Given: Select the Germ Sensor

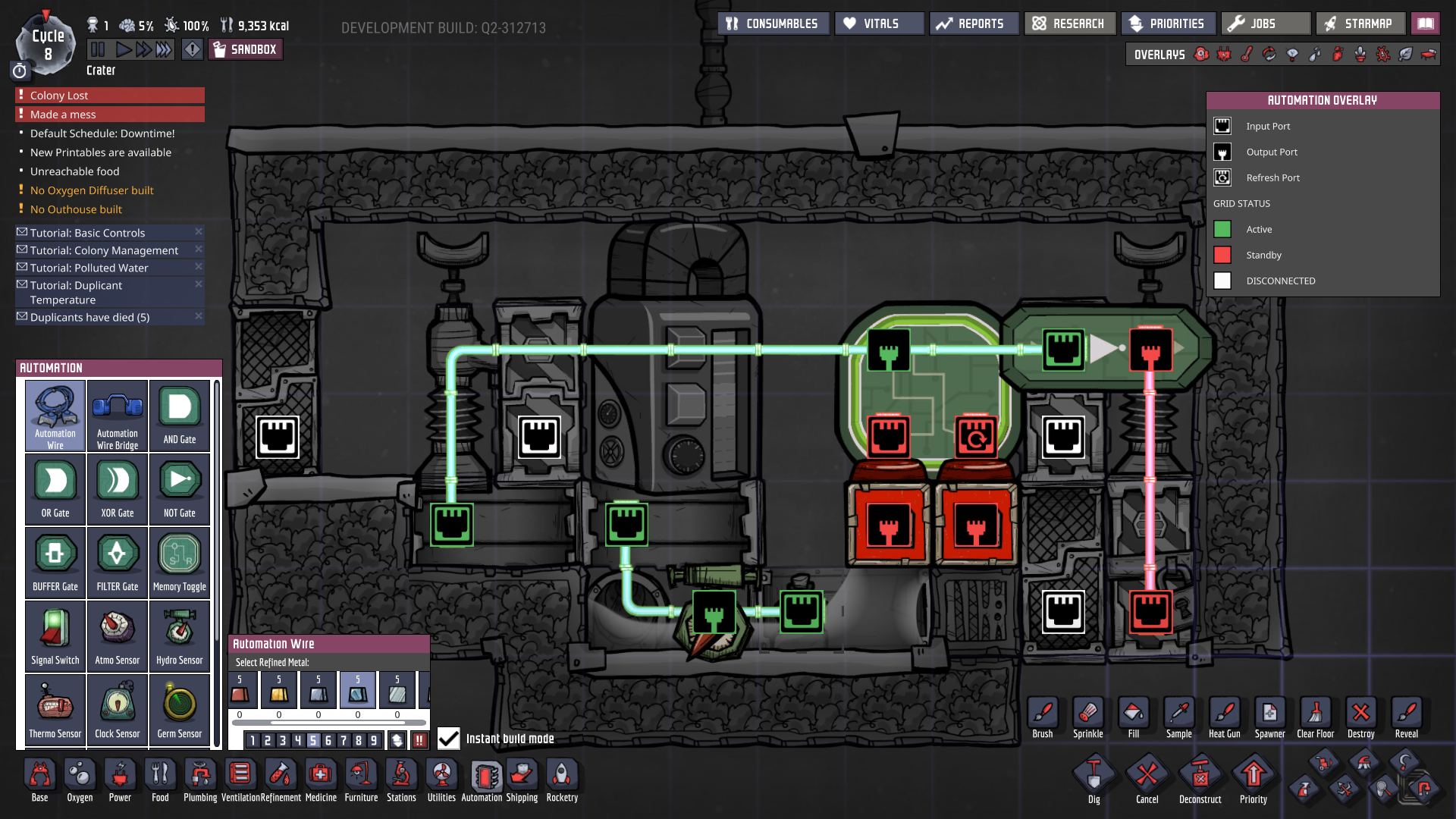Looking at the screenshot, I should pyautogui.click(x=179, y=709).
